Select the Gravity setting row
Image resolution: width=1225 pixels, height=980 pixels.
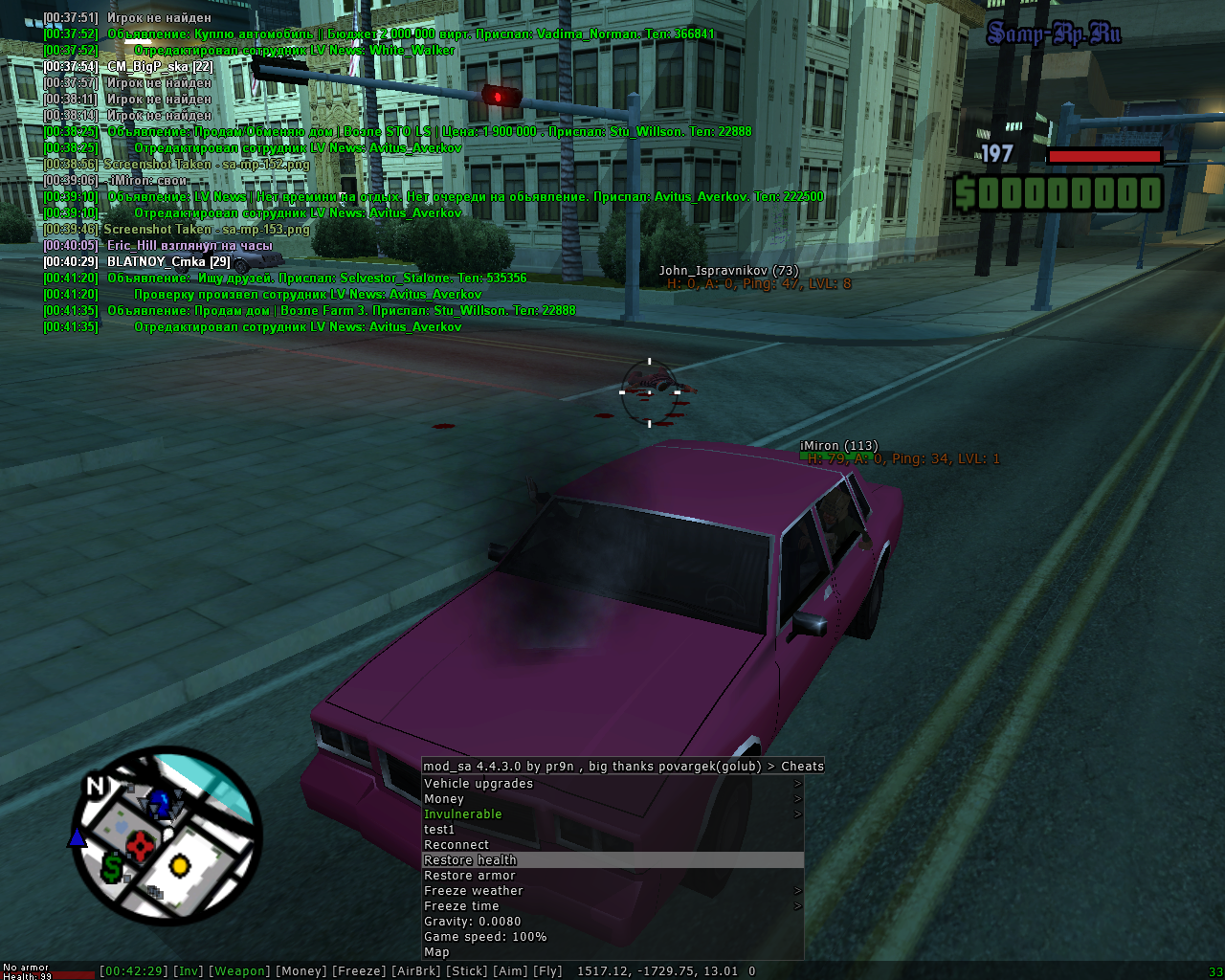click(612, 922)
